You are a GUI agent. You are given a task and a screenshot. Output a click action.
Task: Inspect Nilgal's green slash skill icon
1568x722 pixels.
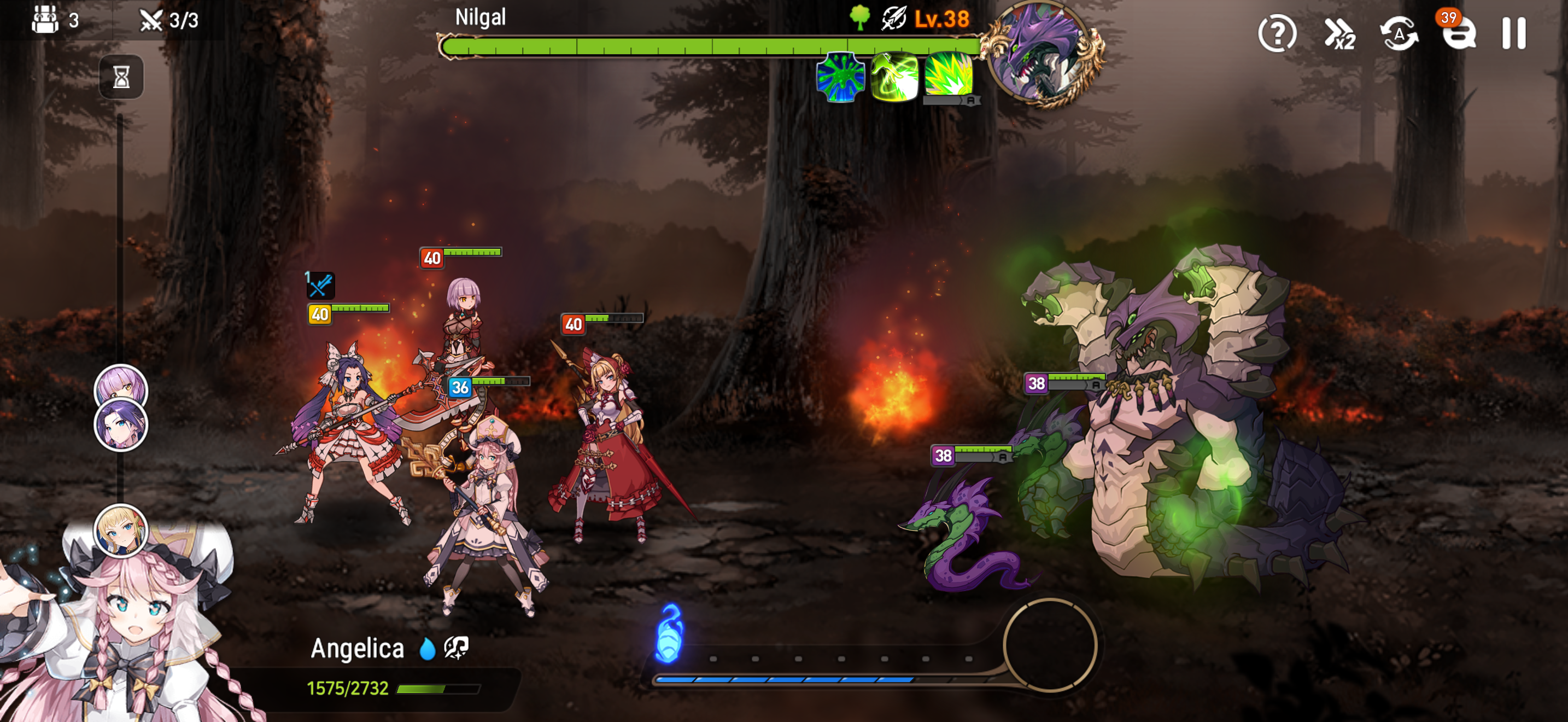tap(894, 77)
